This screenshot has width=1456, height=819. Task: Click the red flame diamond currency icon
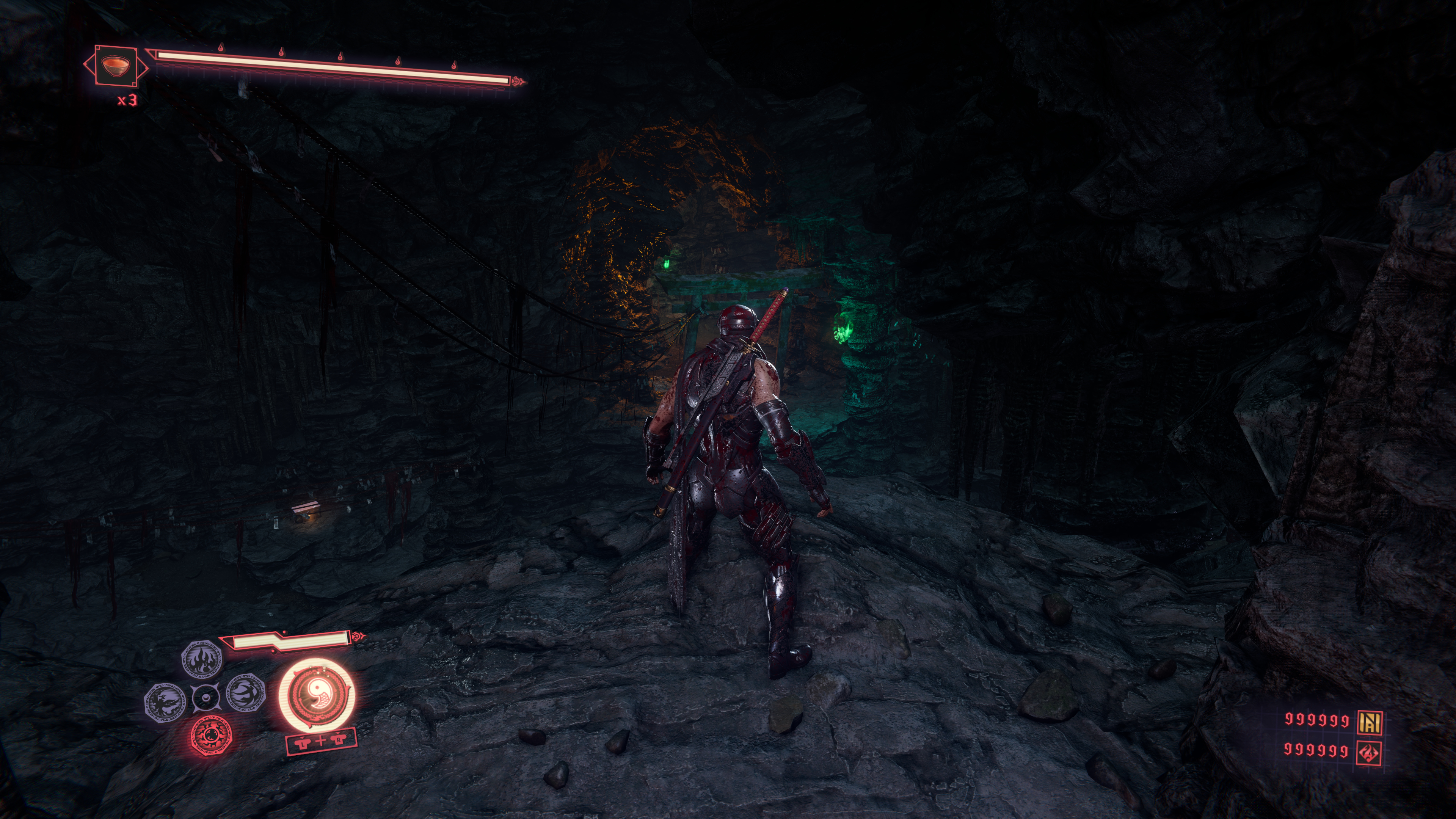click(x=1370, y=752)
